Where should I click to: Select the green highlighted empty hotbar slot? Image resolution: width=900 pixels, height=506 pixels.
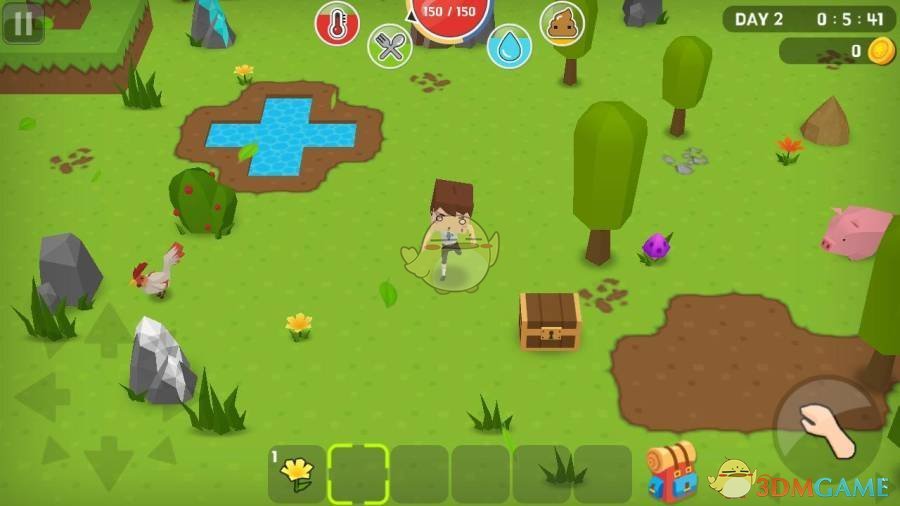coord(358,473)
